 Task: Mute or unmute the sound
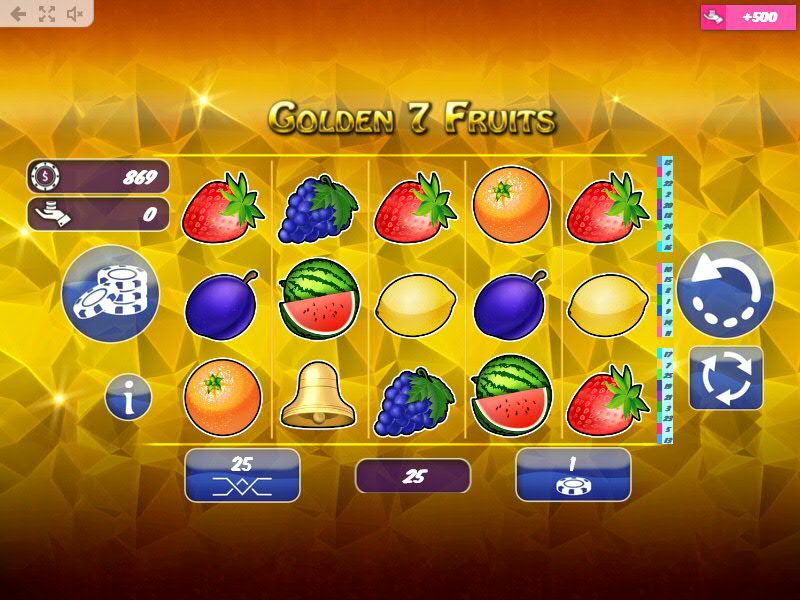tap(75, 14)
